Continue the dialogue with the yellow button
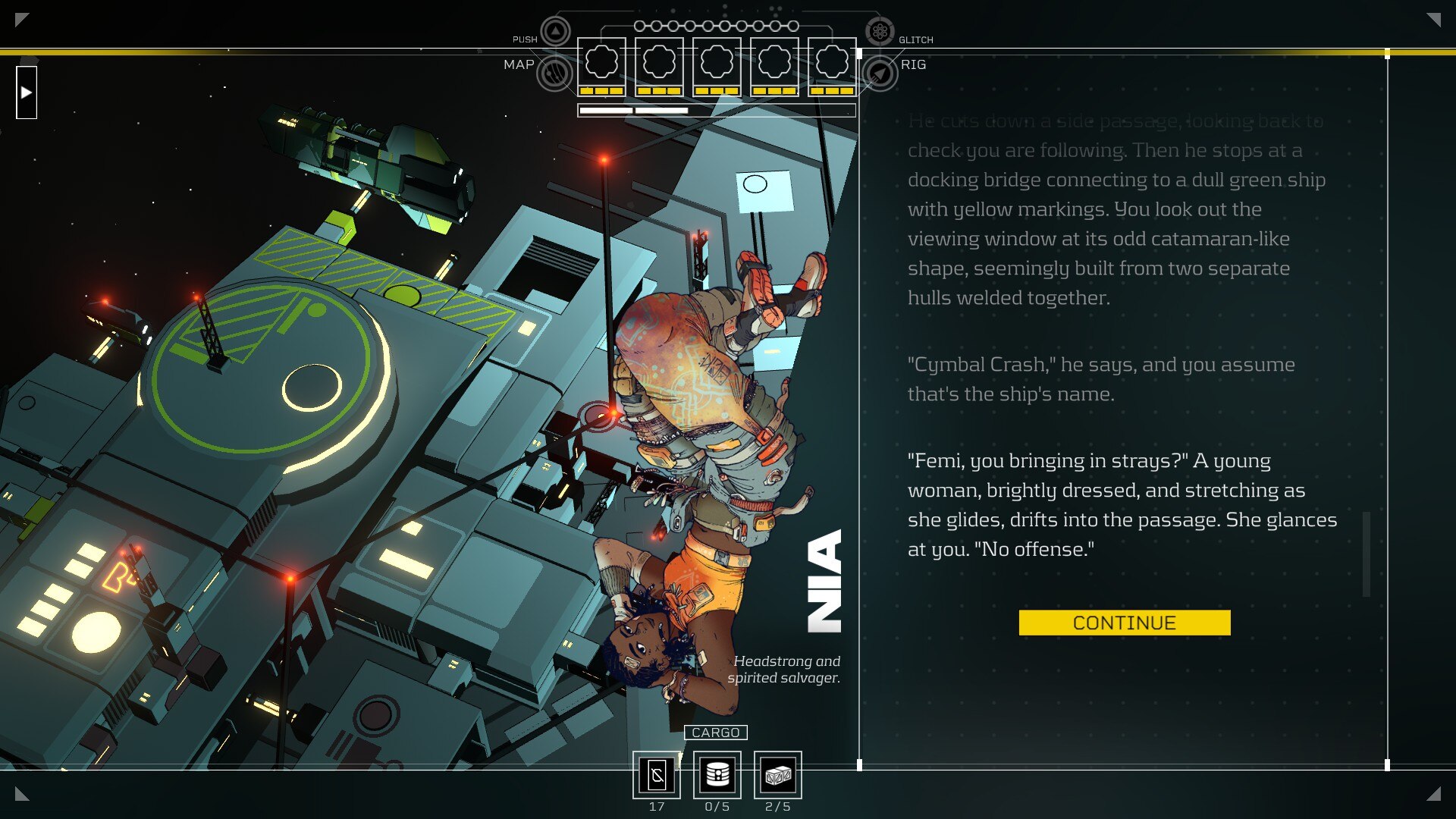 pyautogui.click(x=1124, y=623)
